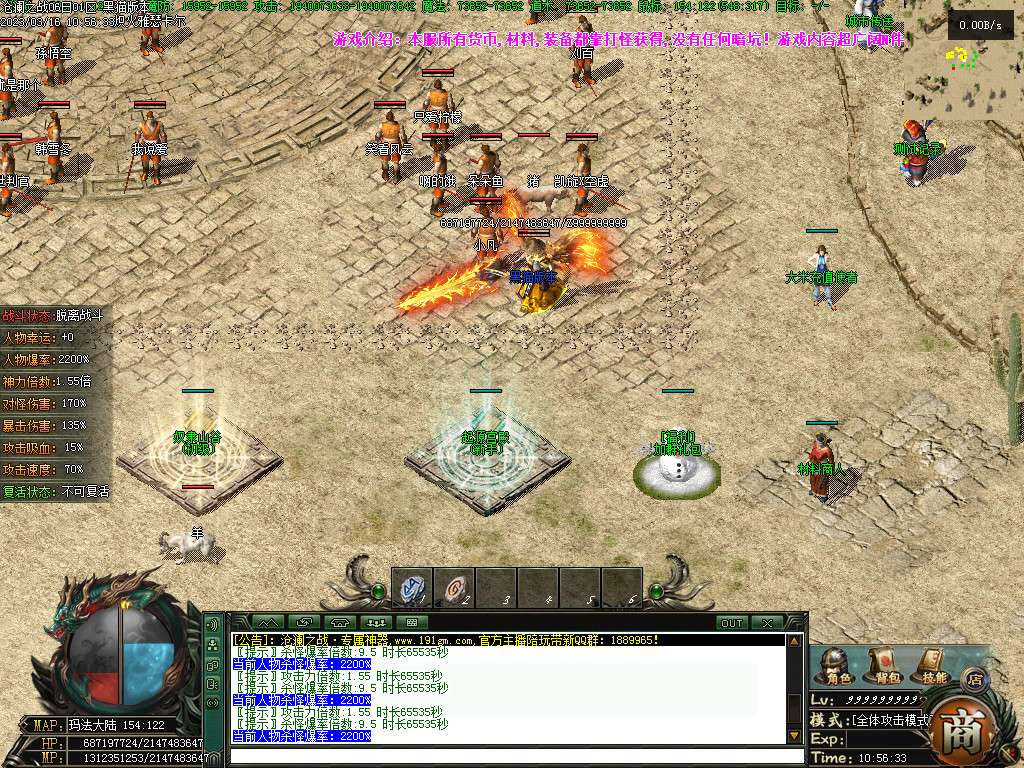1024x768 pixels.
Task: Select the red spiral hotbar slot 2
Action: click(454, 588)
